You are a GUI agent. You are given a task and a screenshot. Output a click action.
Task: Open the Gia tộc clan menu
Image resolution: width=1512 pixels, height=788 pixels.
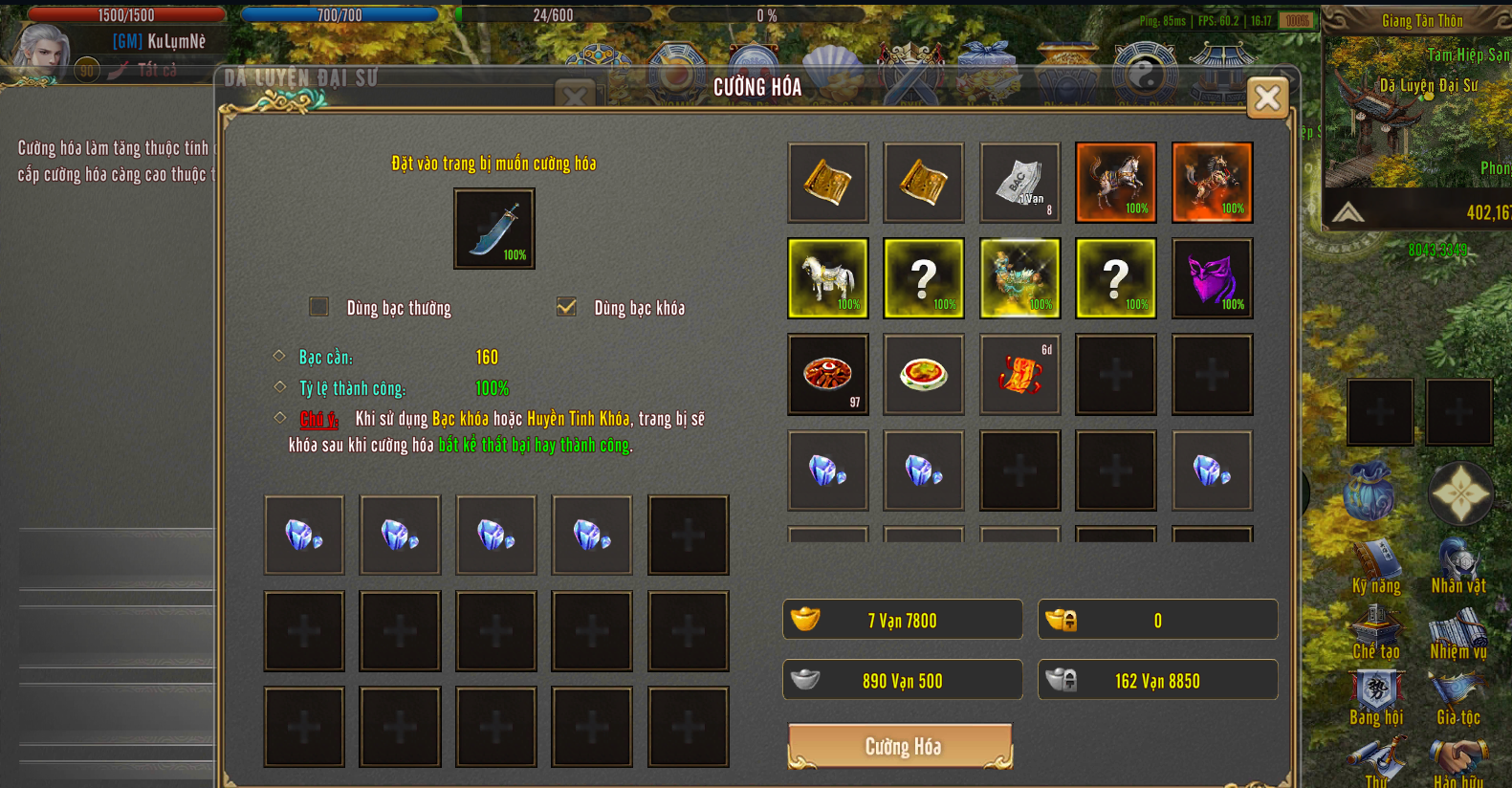point(1458,697)
